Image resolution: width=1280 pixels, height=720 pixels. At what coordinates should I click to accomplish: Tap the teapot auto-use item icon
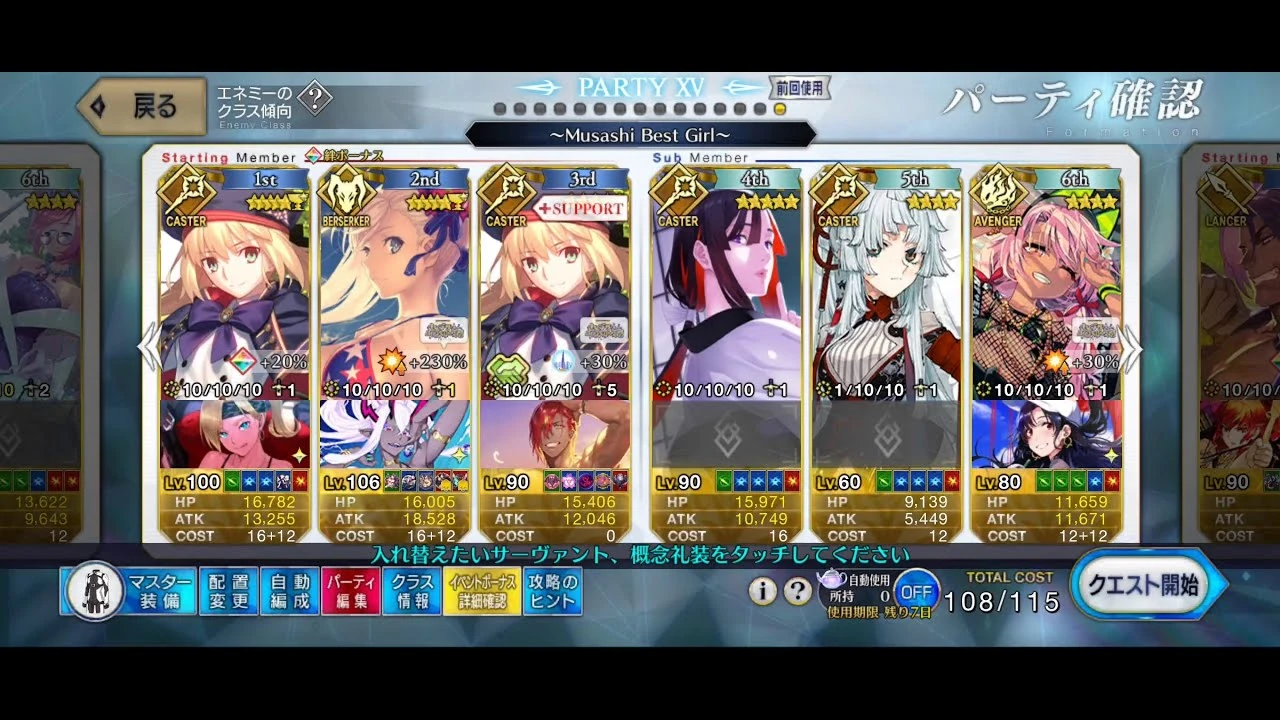(831, 577)
